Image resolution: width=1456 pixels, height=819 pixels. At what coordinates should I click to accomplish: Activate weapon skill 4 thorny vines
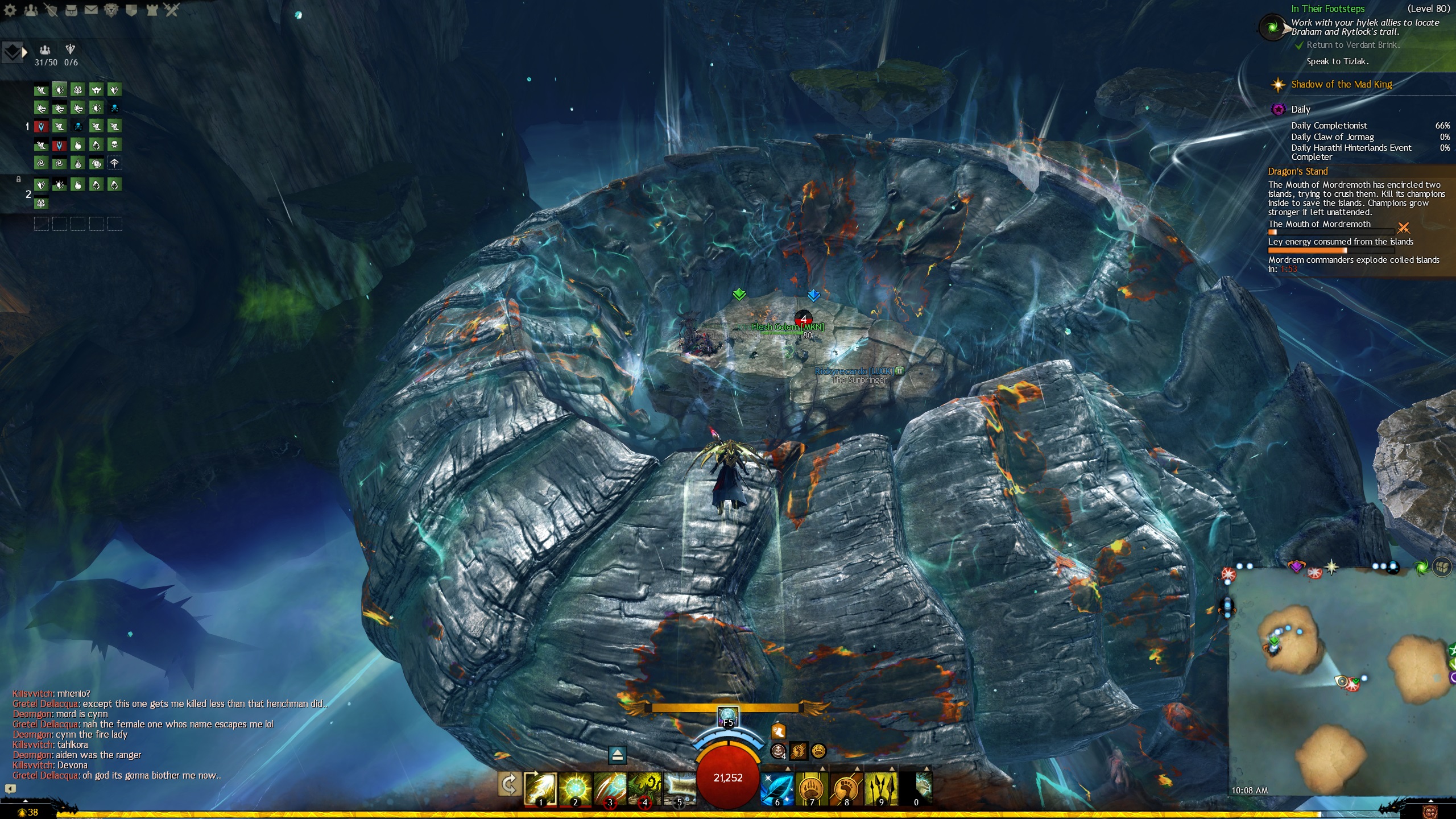pyautogui.click(x=644, y=788)
